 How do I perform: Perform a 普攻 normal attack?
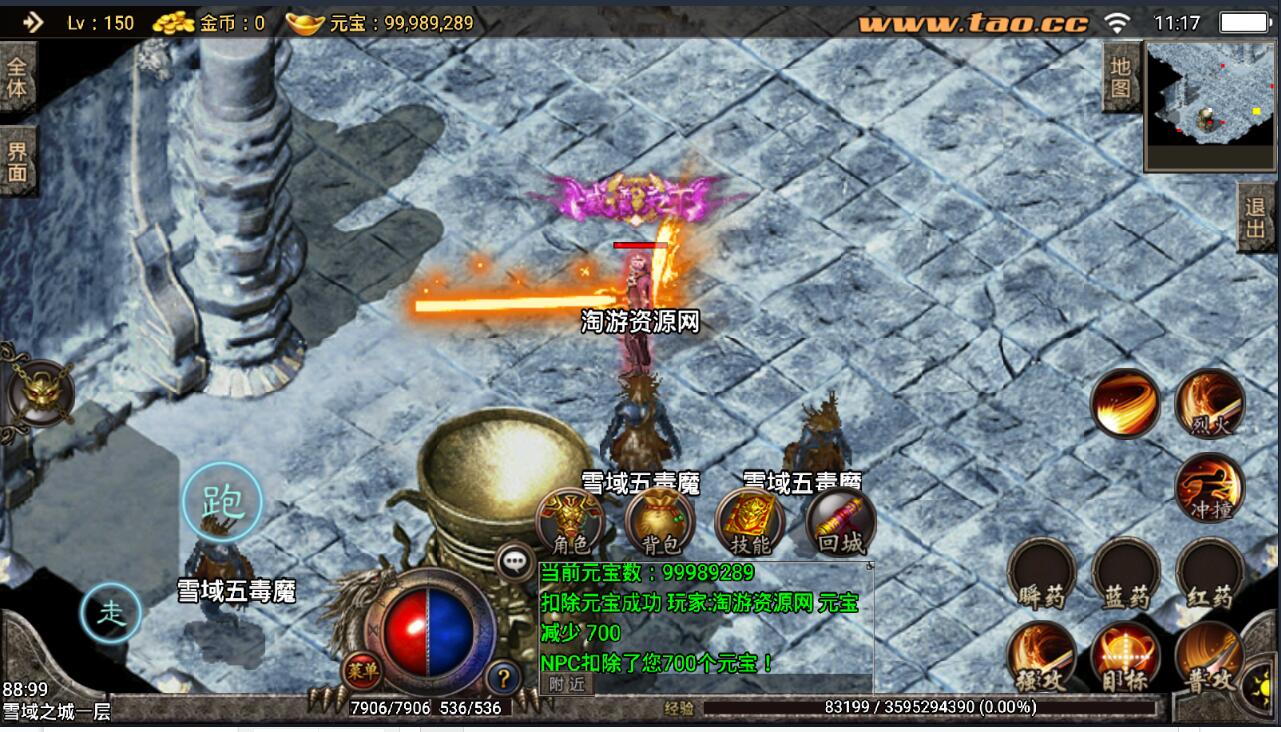tap(1209, 656)
